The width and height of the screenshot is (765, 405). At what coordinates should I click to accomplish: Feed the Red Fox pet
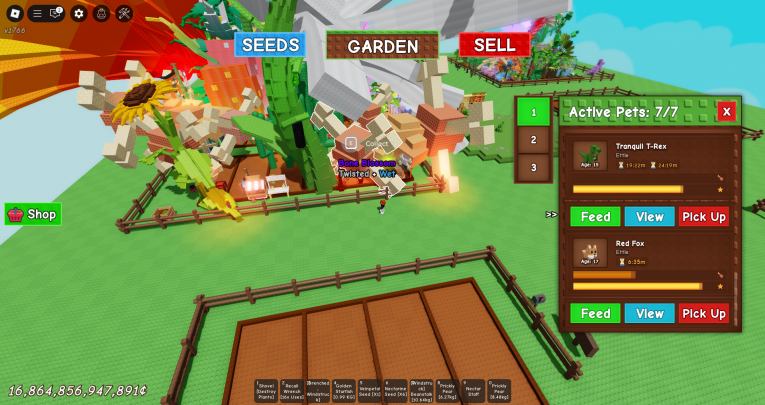pyautogui.click(x=595, y=313)
